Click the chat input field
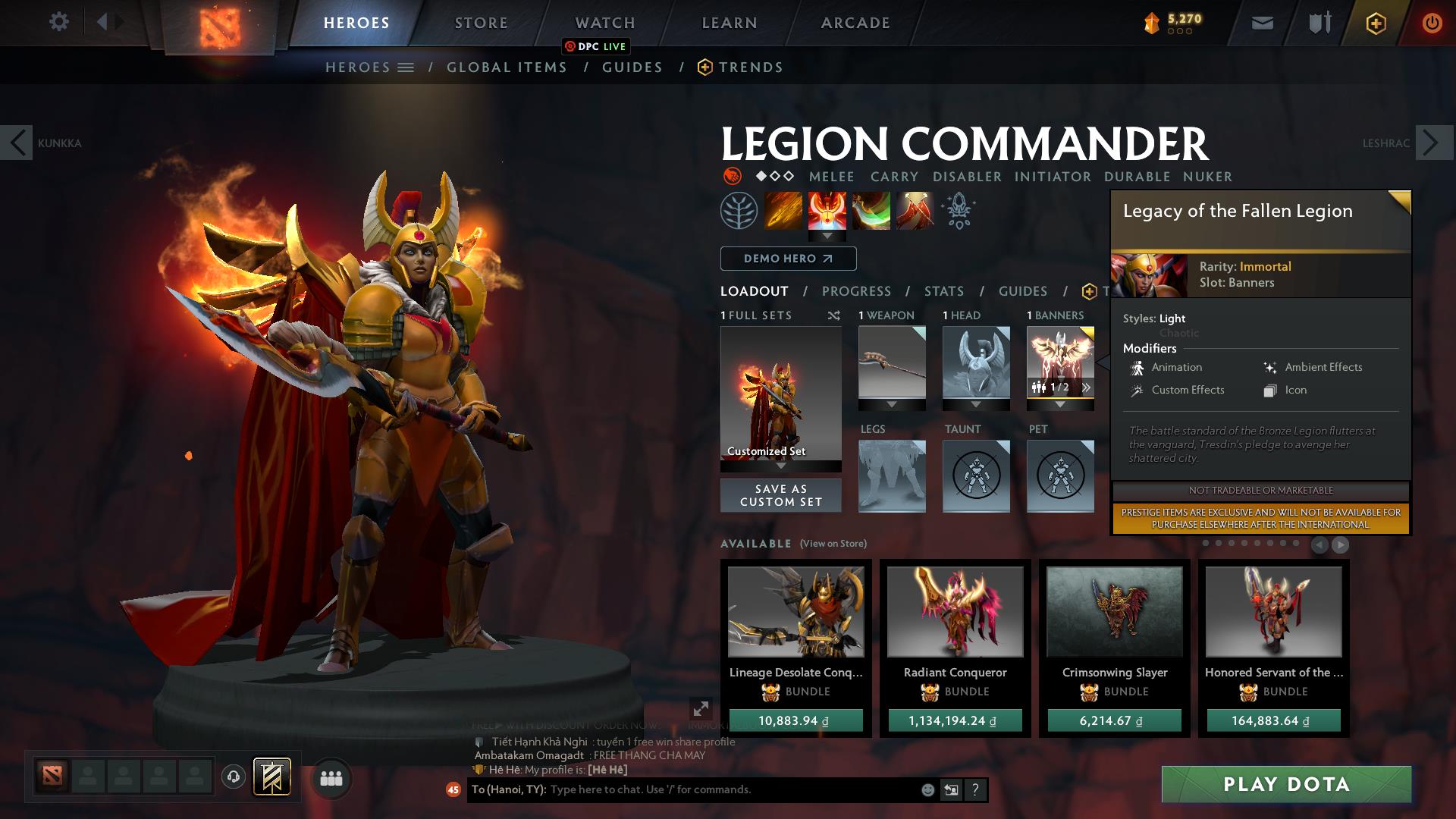Screen dimensions: 1456x819 tap(682, 789)
